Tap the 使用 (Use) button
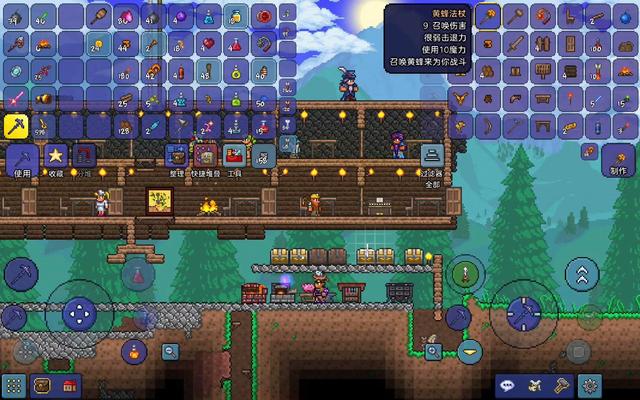Screen dimensions: 640x400 pyautogui.click(x=22, y=158)
